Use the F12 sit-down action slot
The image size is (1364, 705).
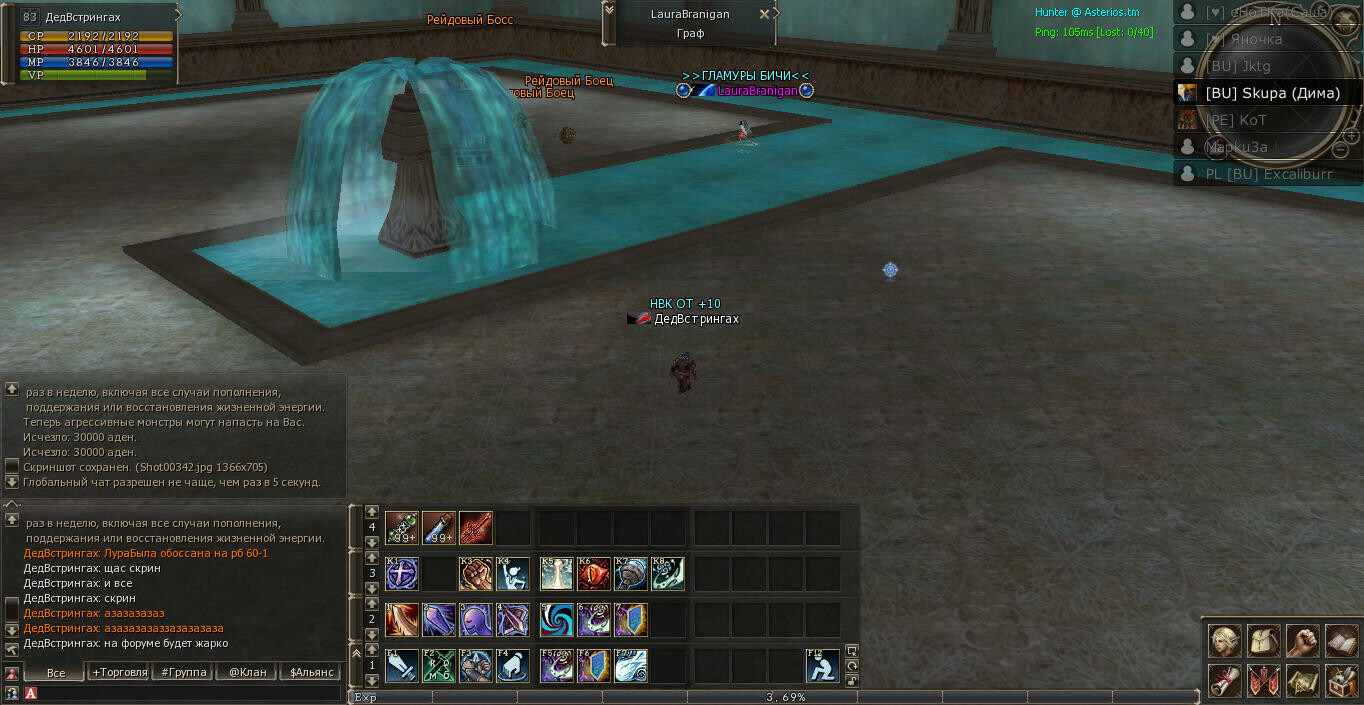click(x=823, y=666)
